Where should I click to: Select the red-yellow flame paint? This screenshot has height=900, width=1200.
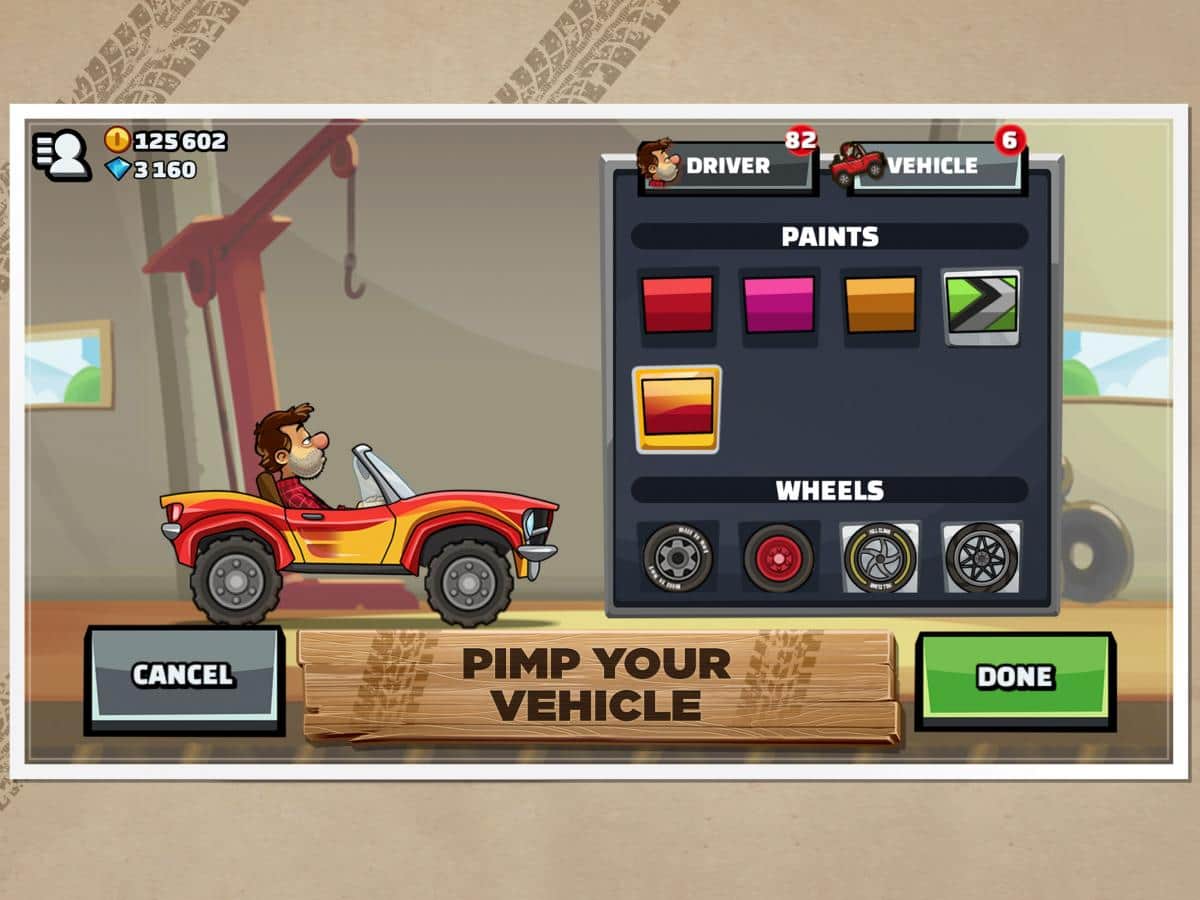click(677, 408)
